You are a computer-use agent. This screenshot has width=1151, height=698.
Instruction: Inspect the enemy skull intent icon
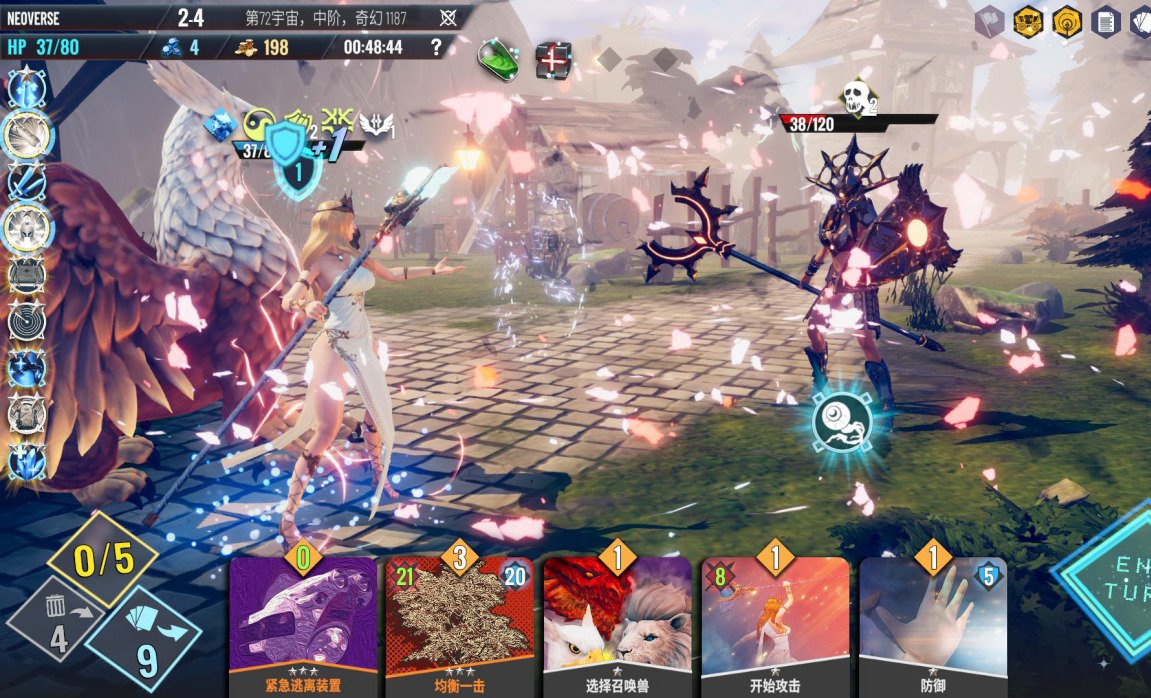pyautogui.click(x=853, y=98)
